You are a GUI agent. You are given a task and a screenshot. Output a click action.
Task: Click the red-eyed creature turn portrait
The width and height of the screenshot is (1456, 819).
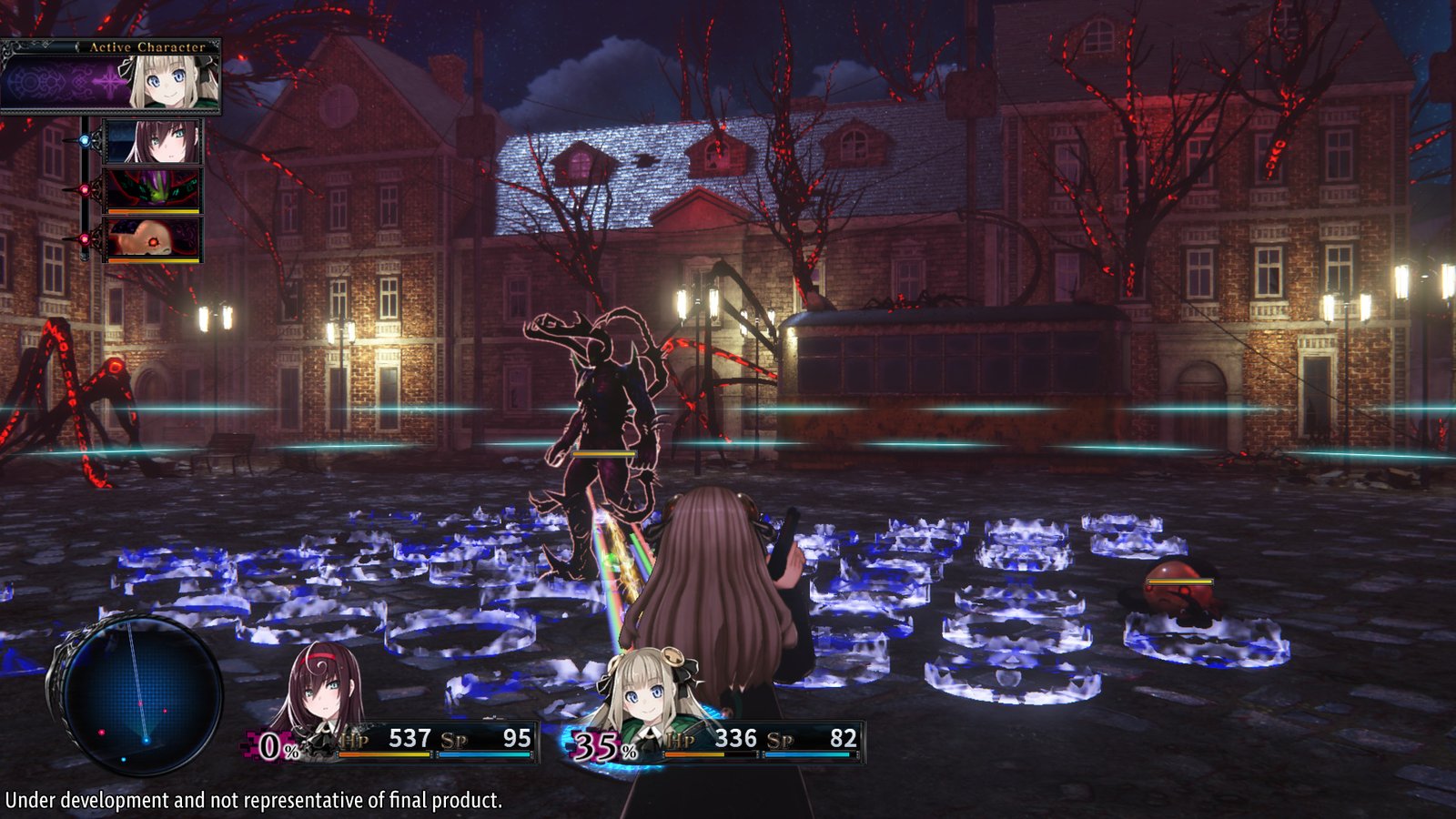click(x=155, y=238)
